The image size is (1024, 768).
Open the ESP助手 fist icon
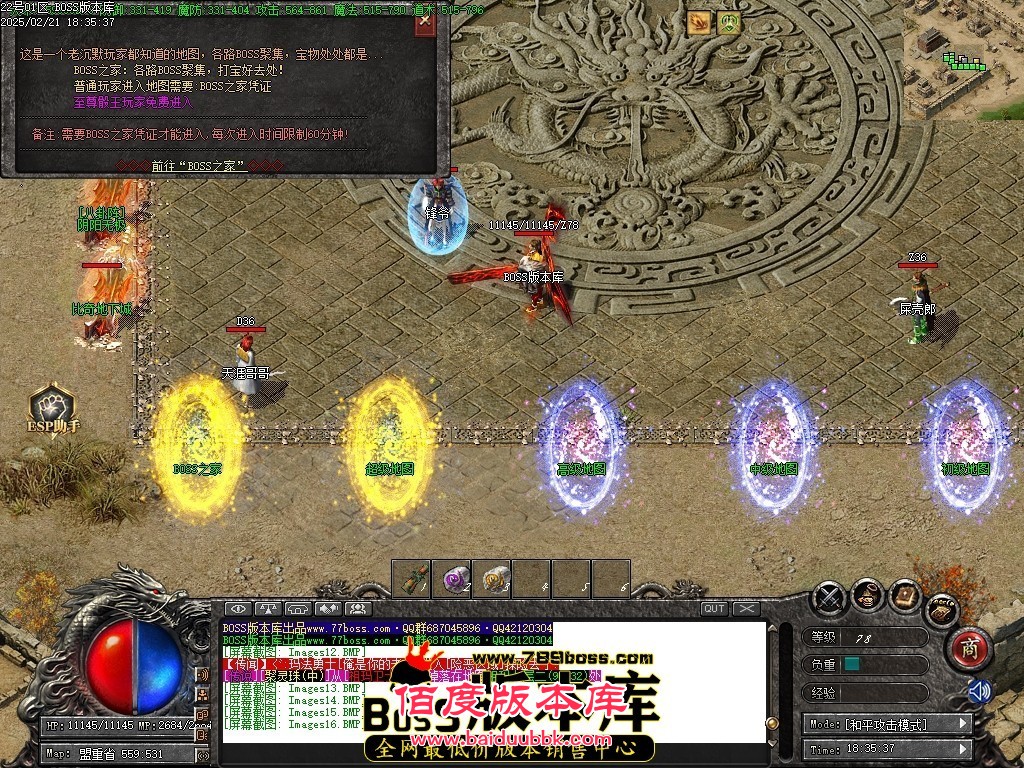52,405
